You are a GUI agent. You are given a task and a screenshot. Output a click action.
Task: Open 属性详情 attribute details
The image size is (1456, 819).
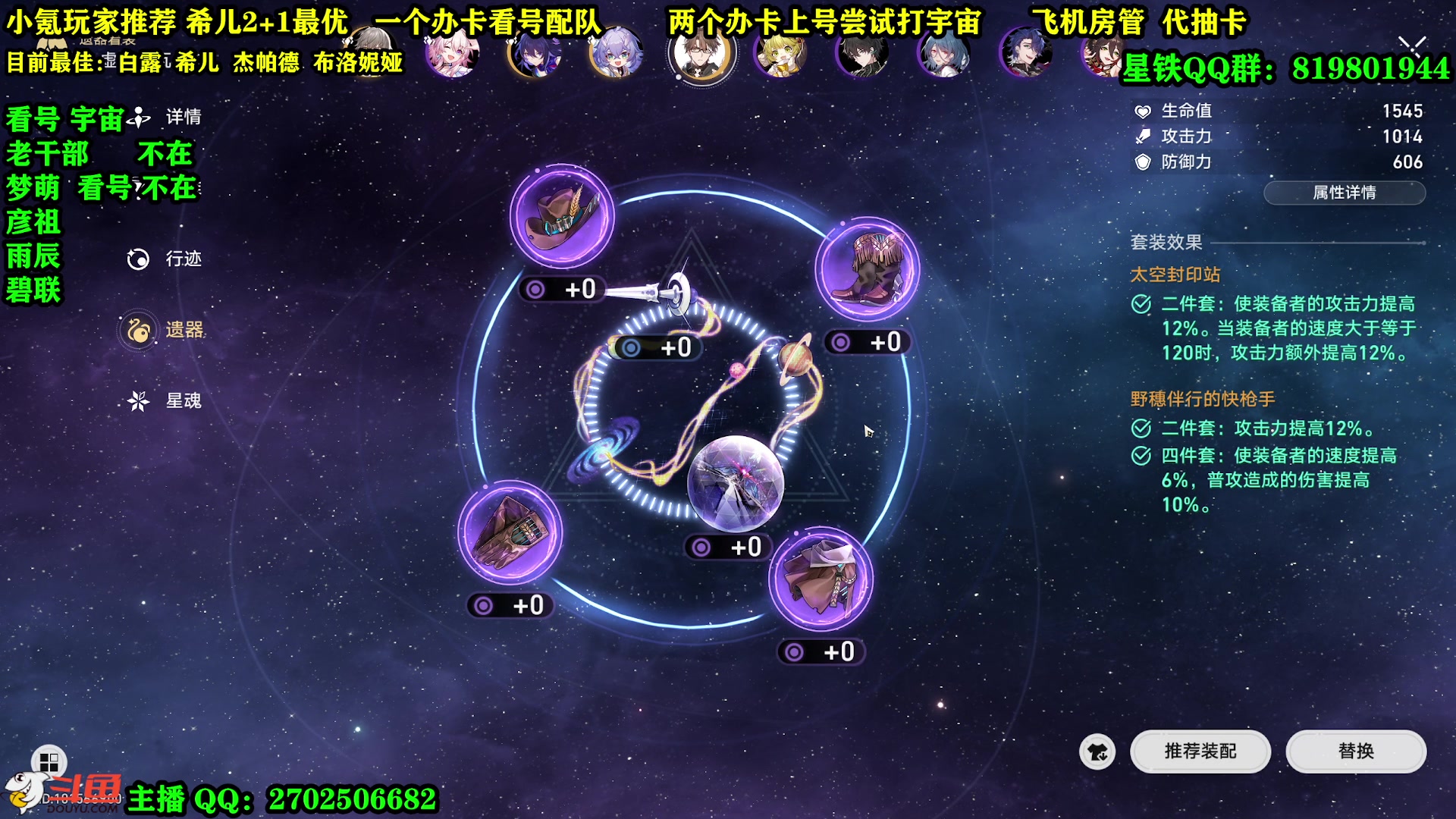tap(1344, 193)
